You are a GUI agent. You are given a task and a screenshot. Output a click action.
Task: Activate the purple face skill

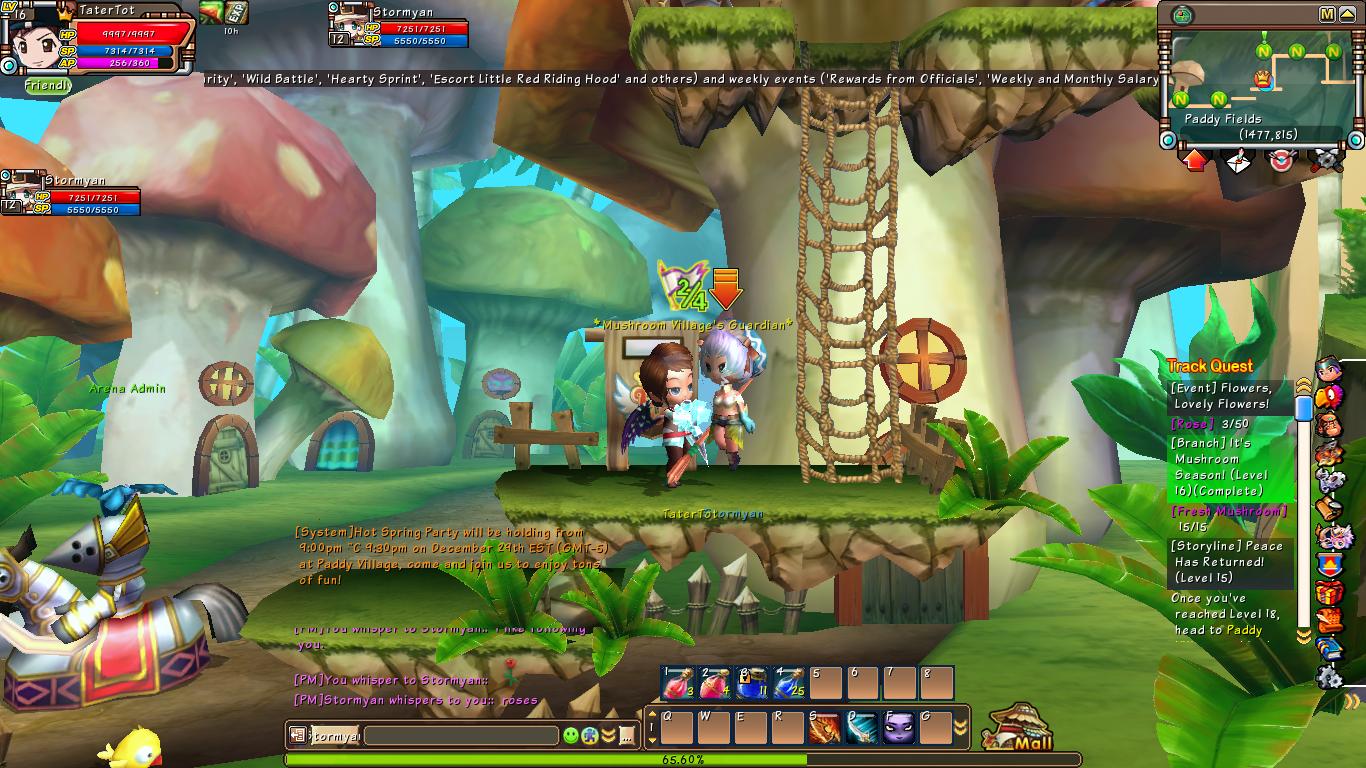click(899, 727)
